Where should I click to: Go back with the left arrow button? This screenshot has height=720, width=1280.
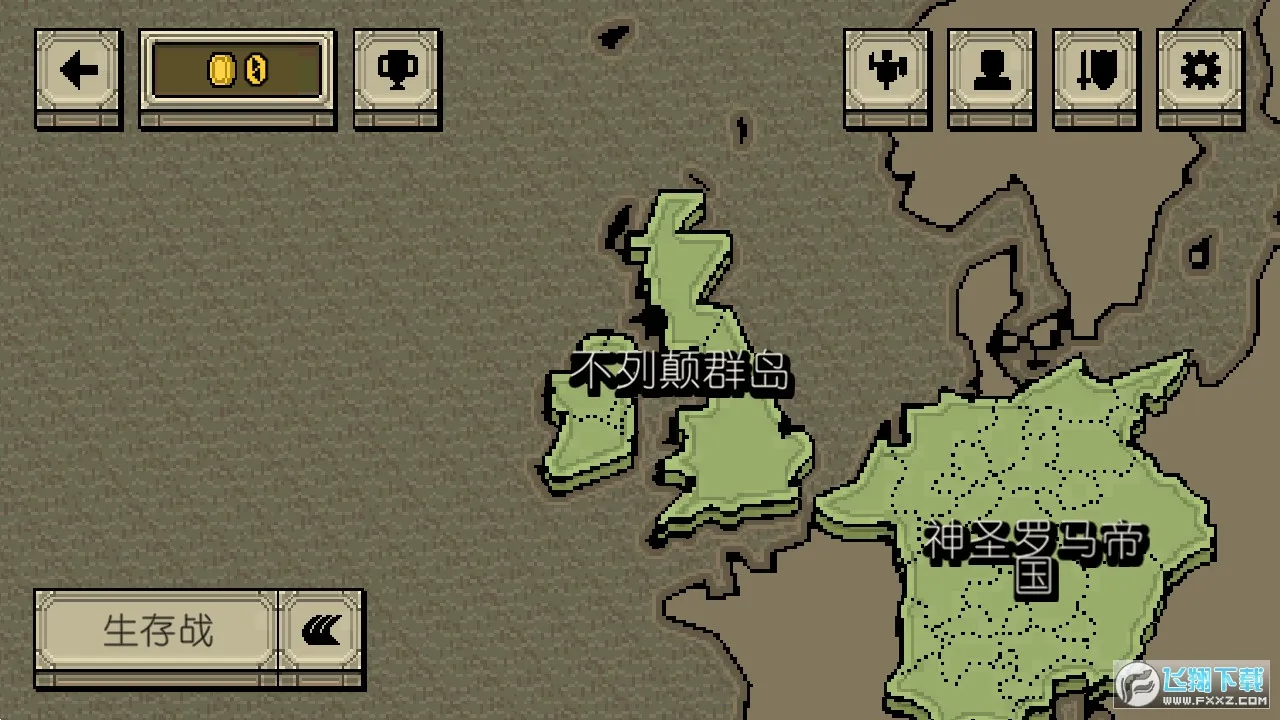(x=78, y=72)
